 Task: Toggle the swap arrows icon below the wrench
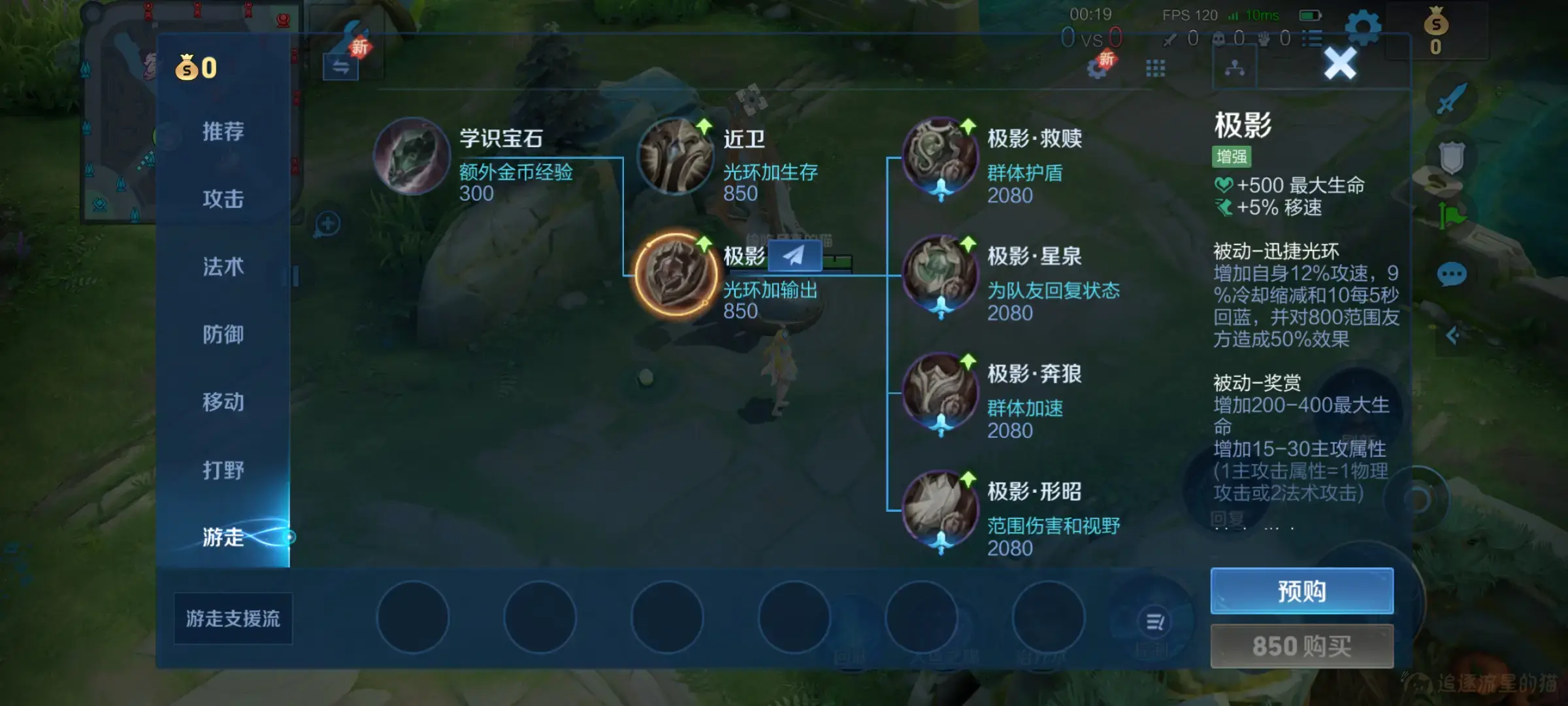tap(340, 67)
